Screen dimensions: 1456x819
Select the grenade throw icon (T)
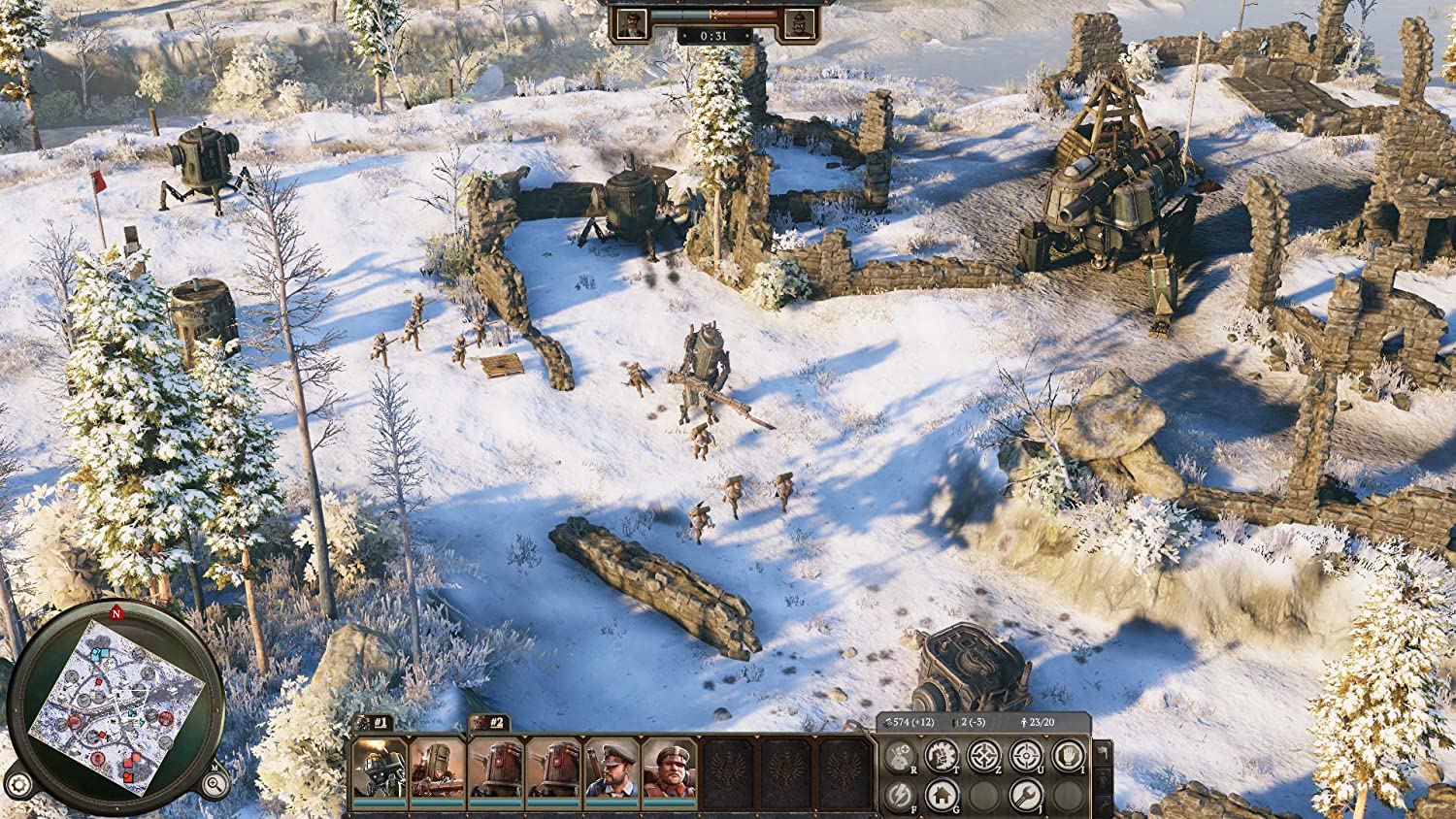pos(943,756)
